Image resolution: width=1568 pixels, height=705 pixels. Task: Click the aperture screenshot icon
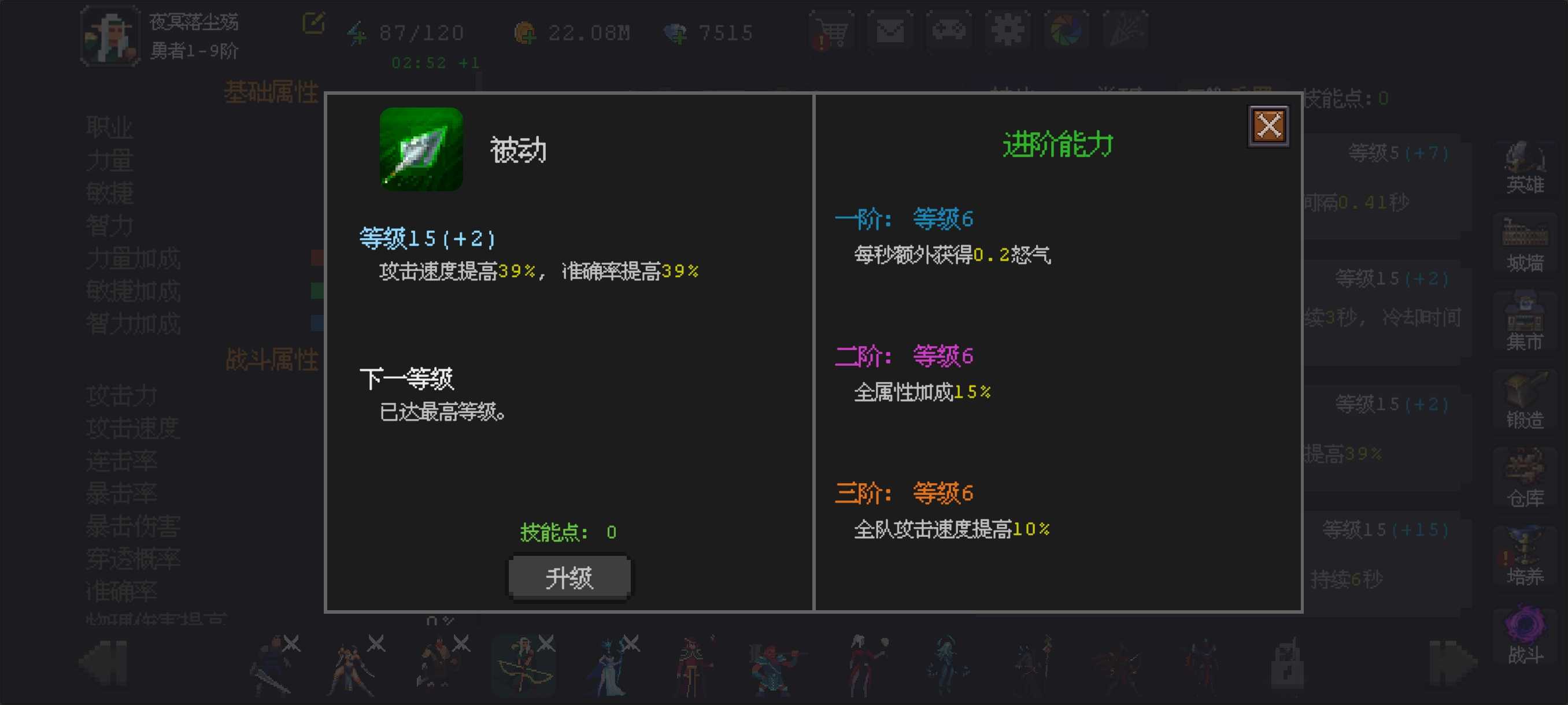pyautogui.click(x=1066, y=32)
